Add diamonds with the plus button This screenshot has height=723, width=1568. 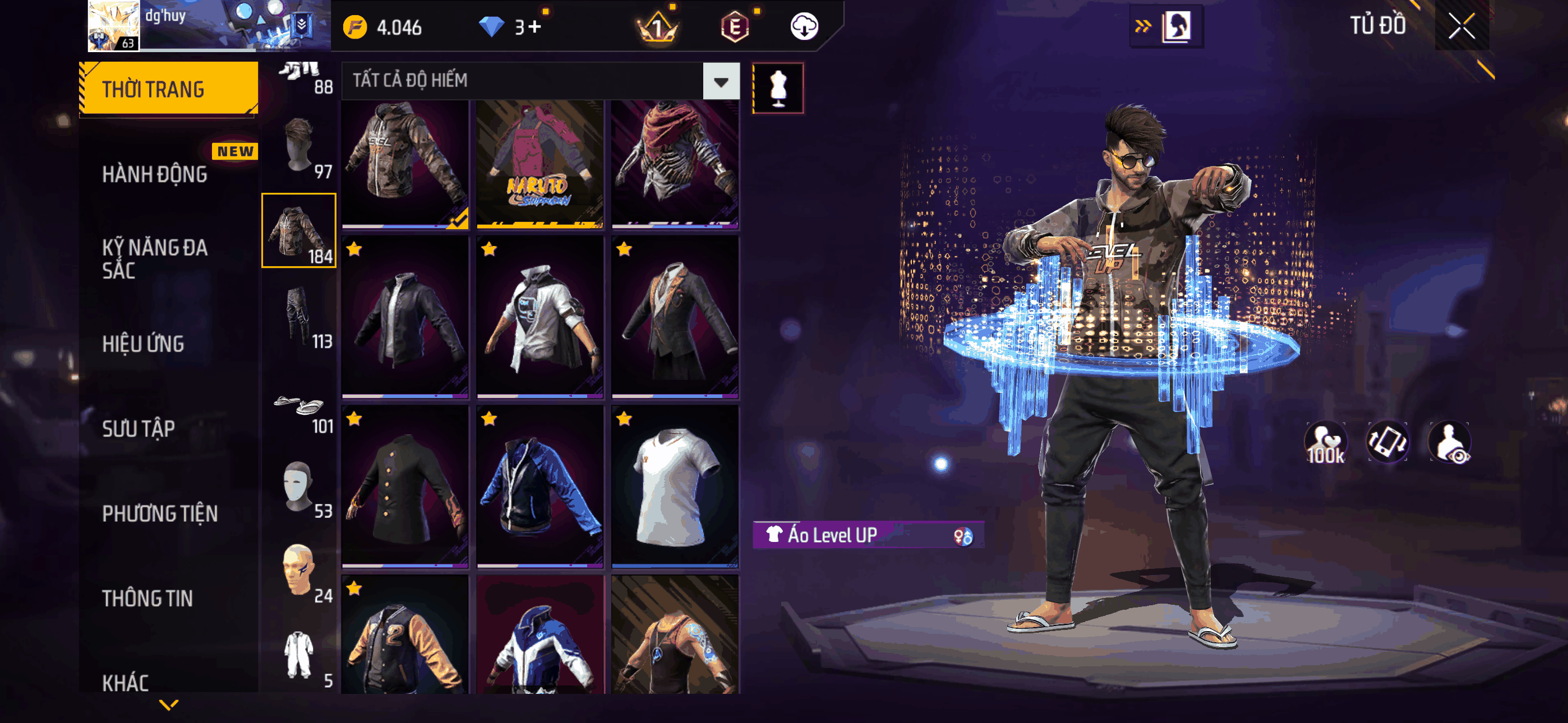[x=534, y=27]
